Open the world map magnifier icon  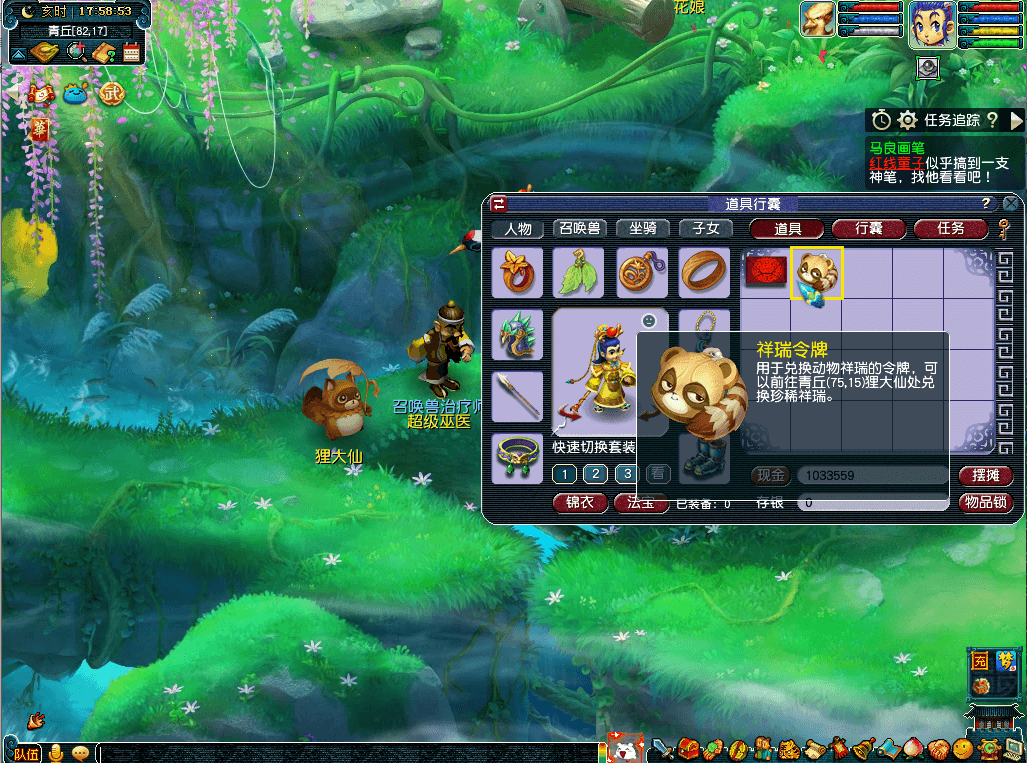click(74, 52)
